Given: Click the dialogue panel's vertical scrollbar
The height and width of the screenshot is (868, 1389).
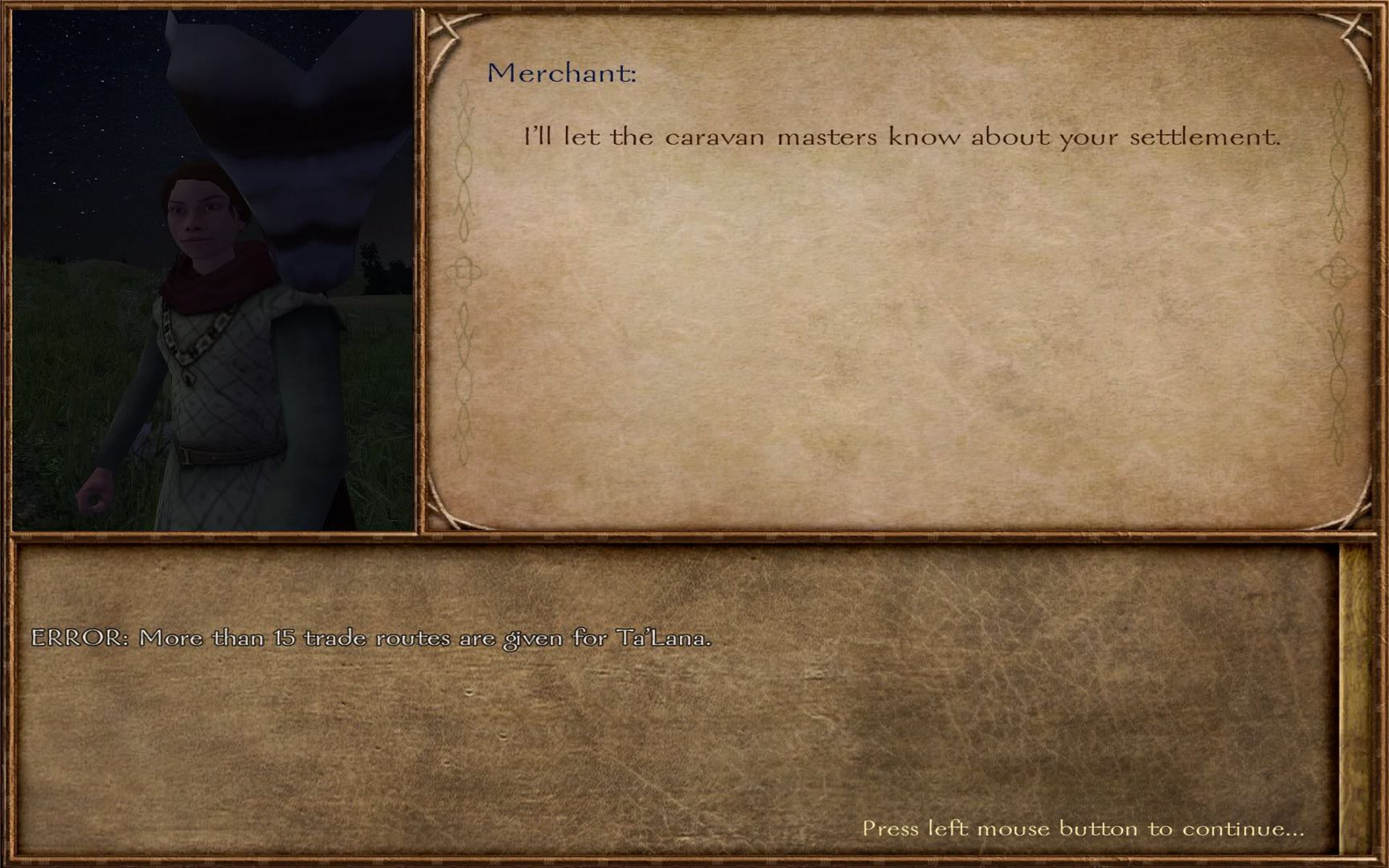Looking at the screenshot, I should coord(1354,698).
